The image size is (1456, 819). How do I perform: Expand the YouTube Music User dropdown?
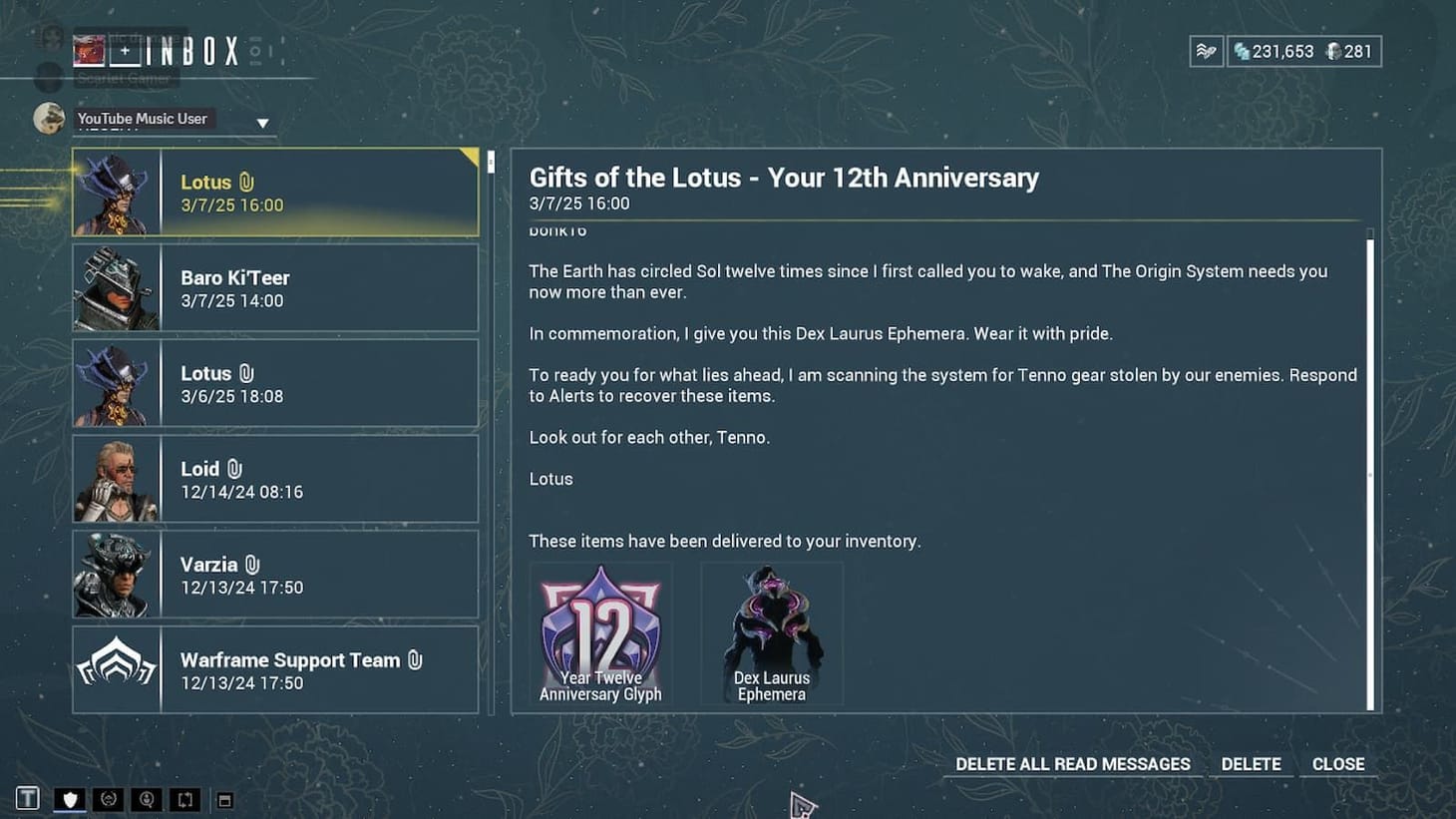pyautogui.click(x=262, y=122)
